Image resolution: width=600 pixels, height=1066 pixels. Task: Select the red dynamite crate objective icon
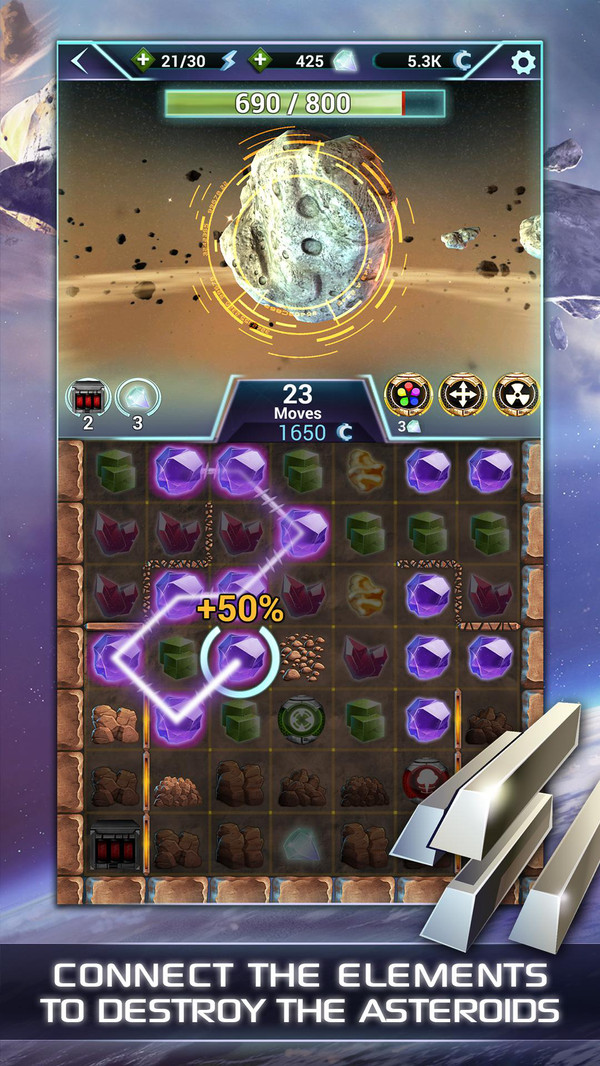click(86, 398)
